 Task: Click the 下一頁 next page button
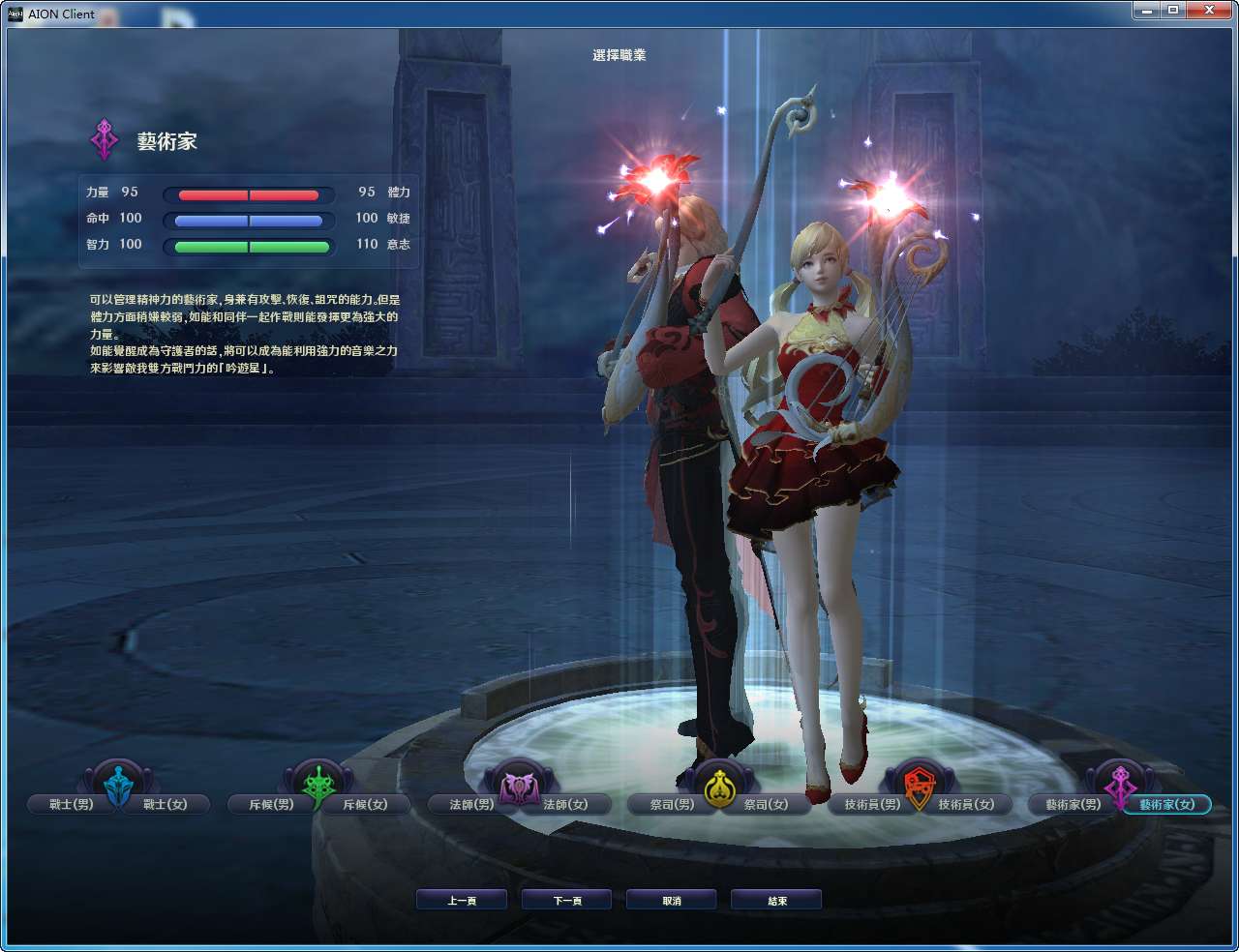(x=566, y=899)
